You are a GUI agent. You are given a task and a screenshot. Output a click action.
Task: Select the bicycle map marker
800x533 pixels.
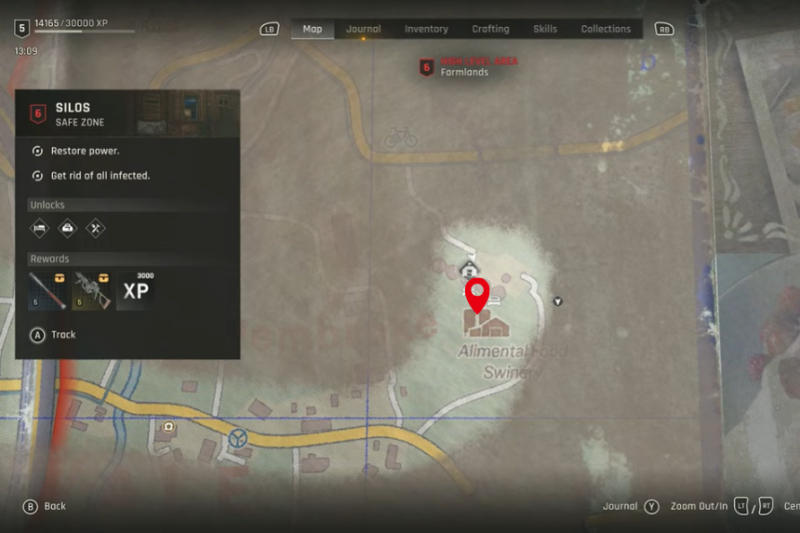coord(400,137)
